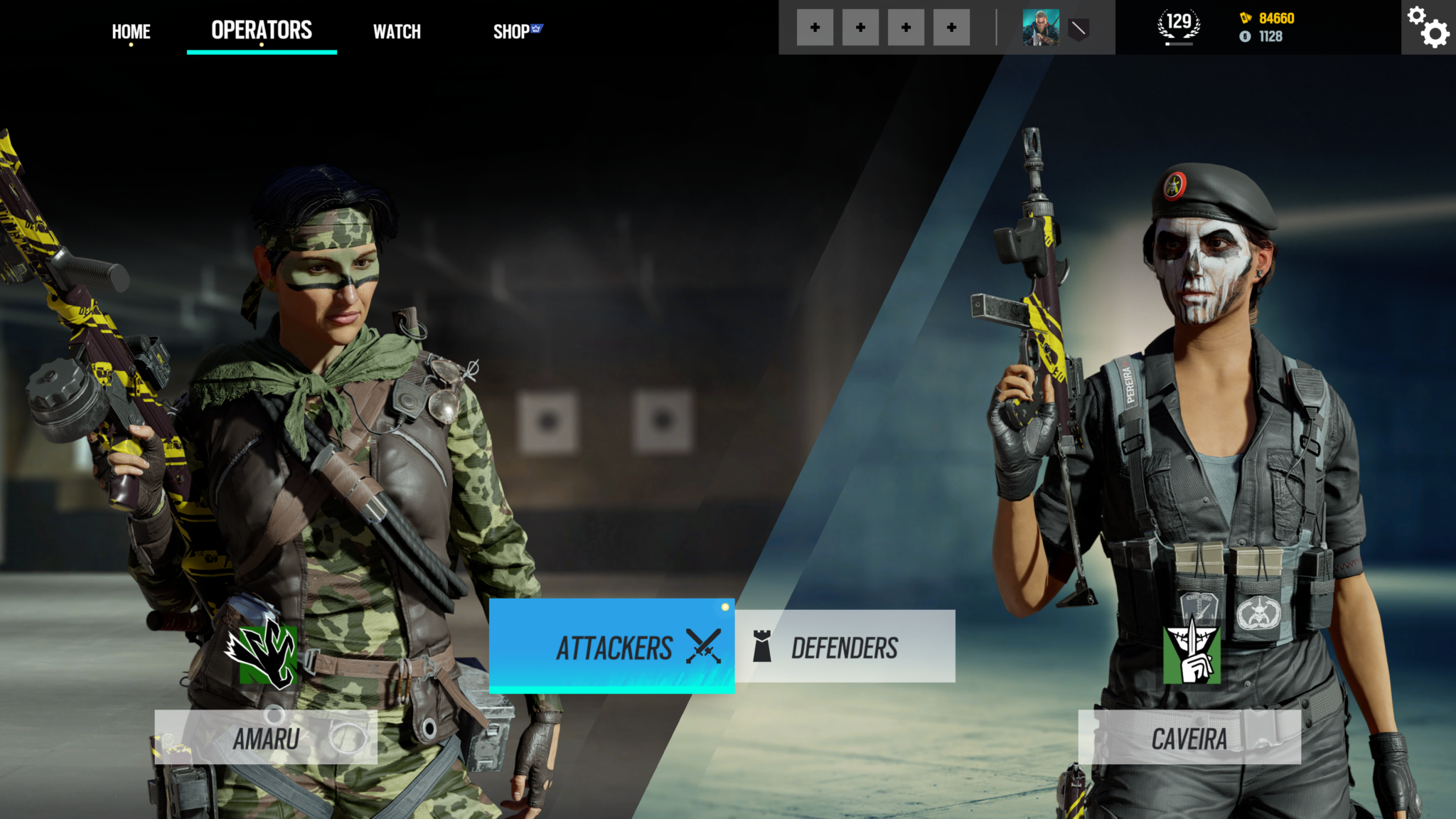Open the Watch section
This screenshot has width=1456, height=819.
(x=397, y=31)
